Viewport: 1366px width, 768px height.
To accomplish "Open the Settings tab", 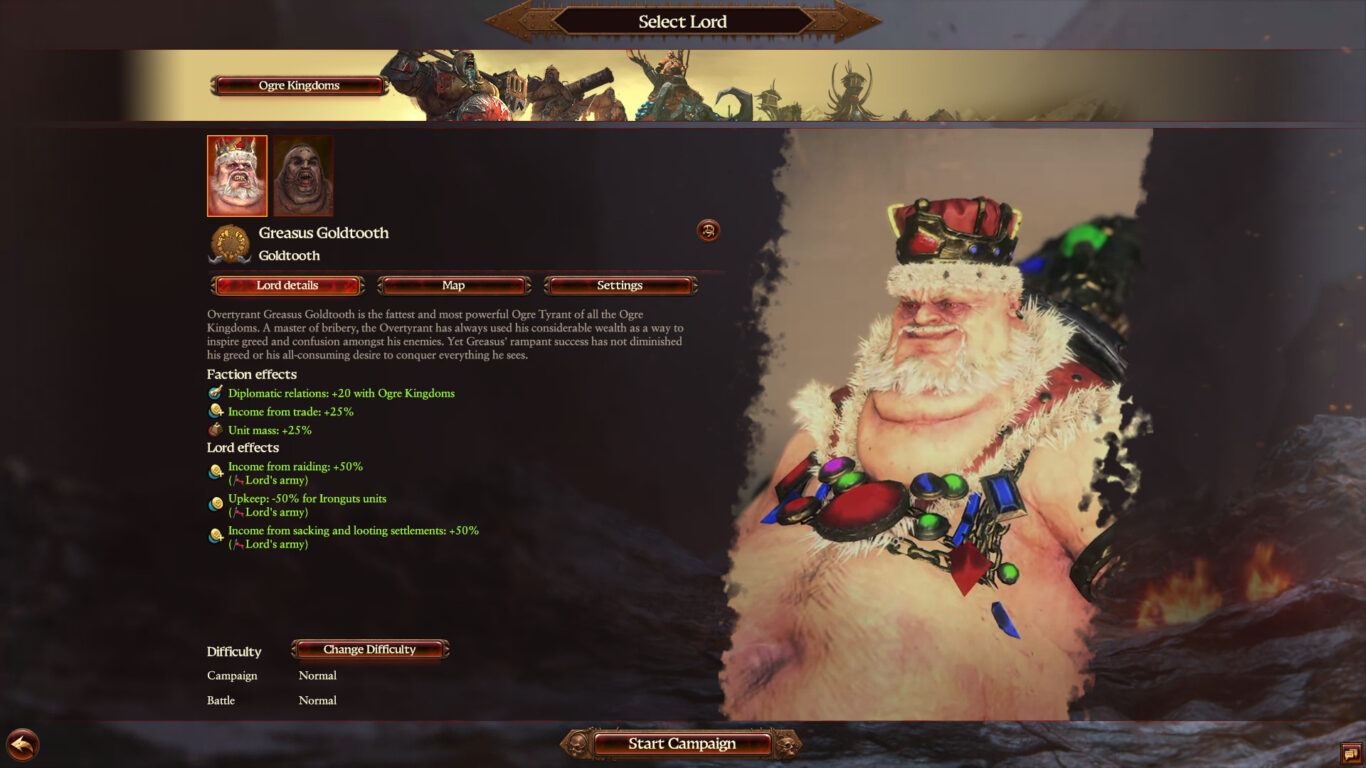I will 621,285.
